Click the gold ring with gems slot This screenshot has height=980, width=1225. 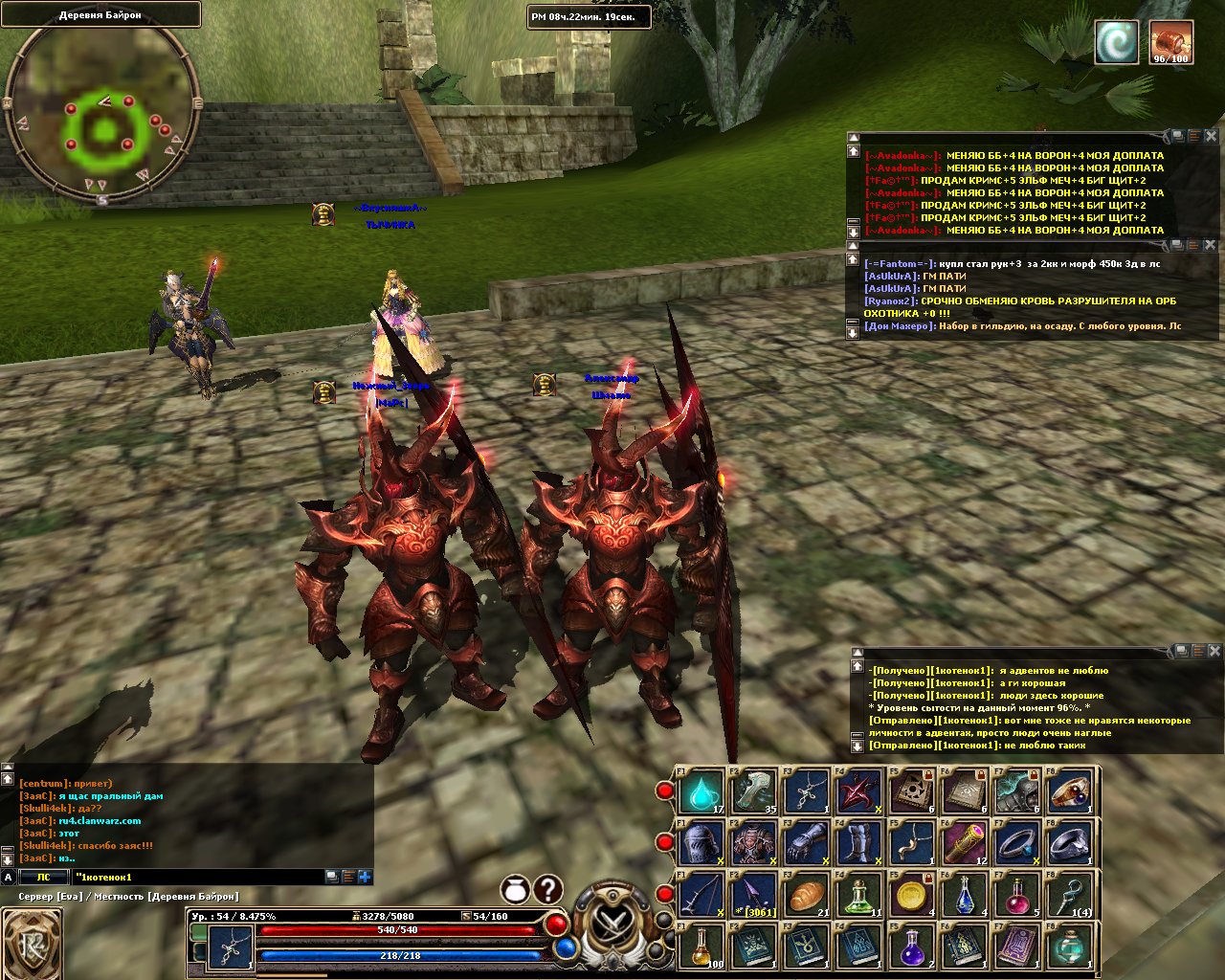(1070, 792)
